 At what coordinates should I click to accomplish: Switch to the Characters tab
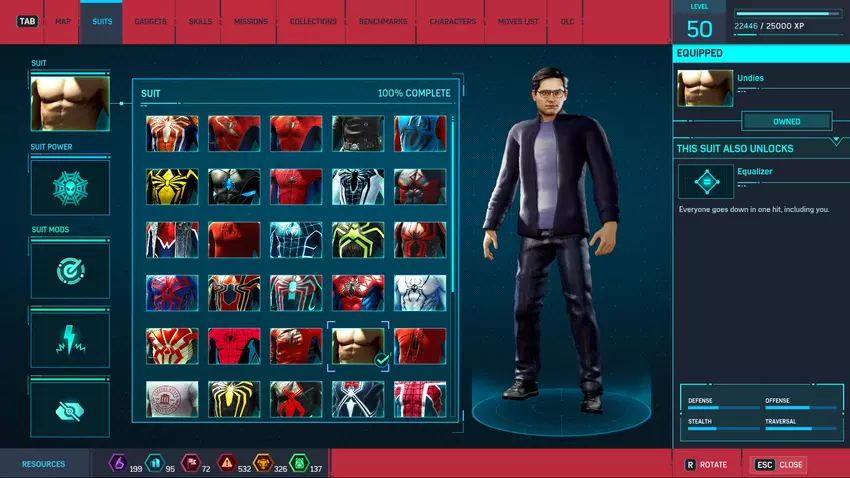point(452,21)
